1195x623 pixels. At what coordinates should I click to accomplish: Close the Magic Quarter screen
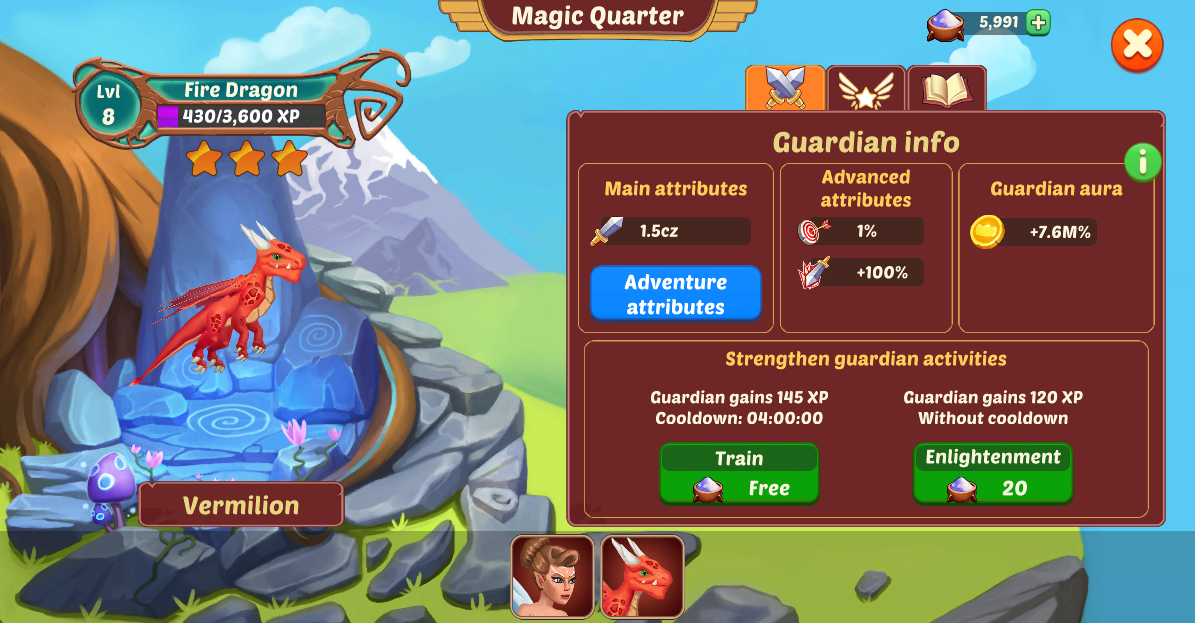click(x=1137, y=45)
